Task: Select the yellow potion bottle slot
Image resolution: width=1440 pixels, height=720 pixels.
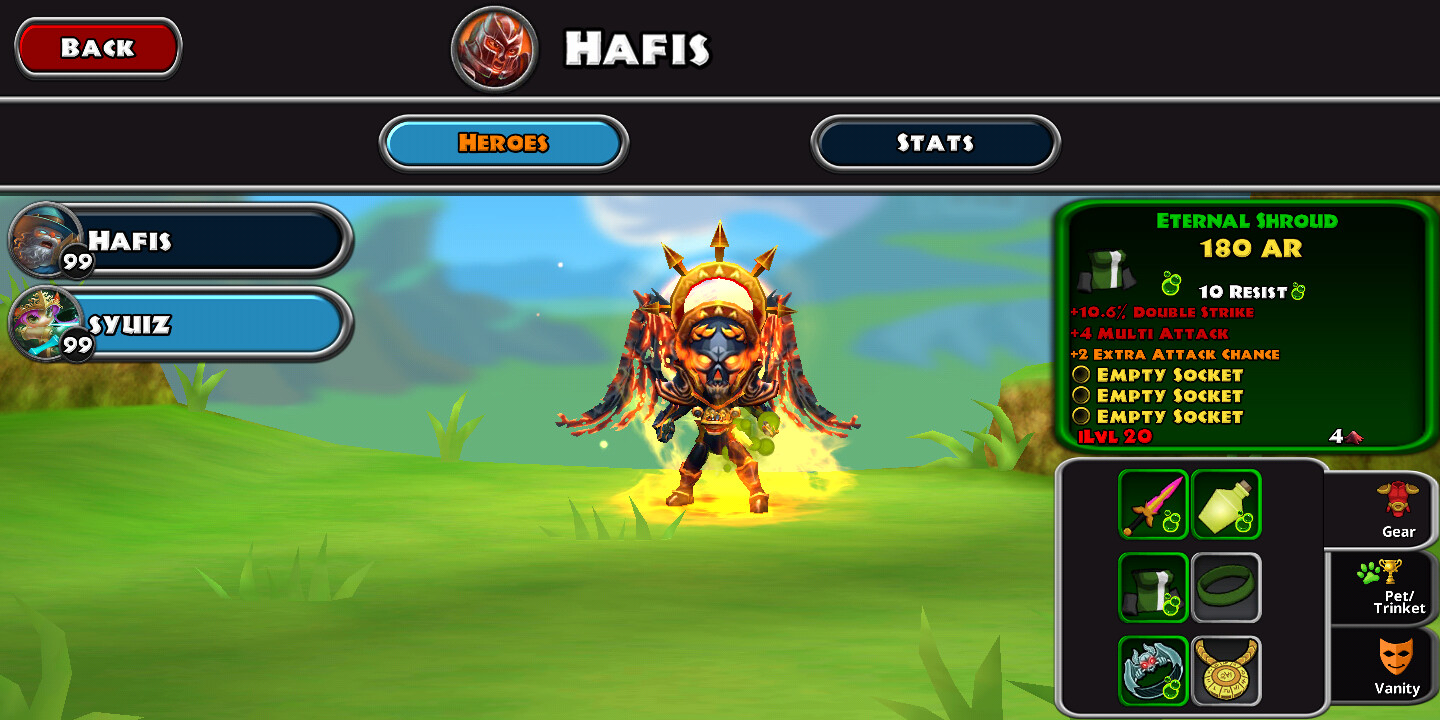Action: (1226, 504)
